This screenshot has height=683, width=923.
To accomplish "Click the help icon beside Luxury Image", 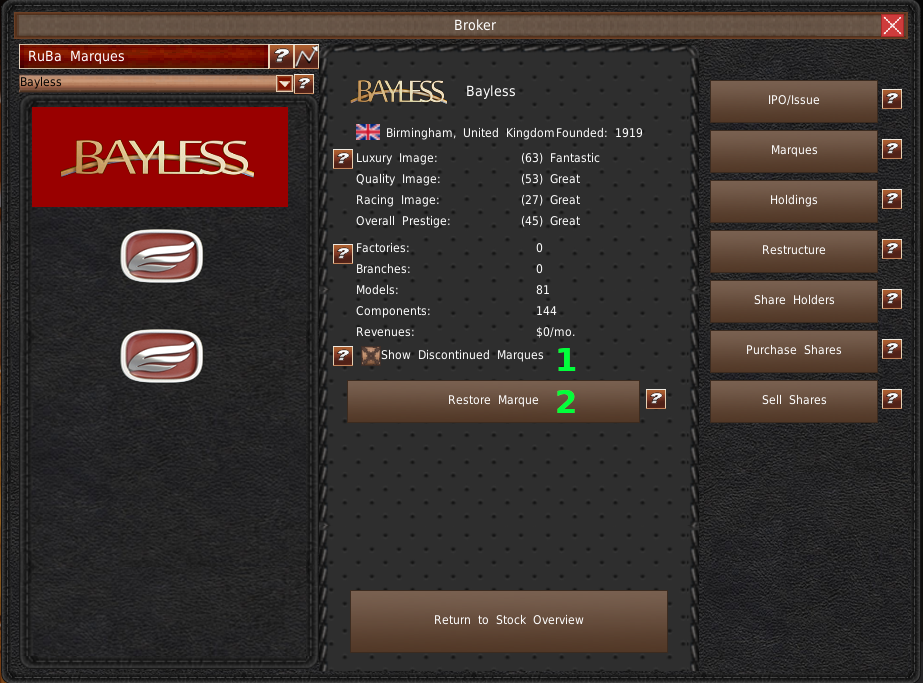I will click(342, 158).
